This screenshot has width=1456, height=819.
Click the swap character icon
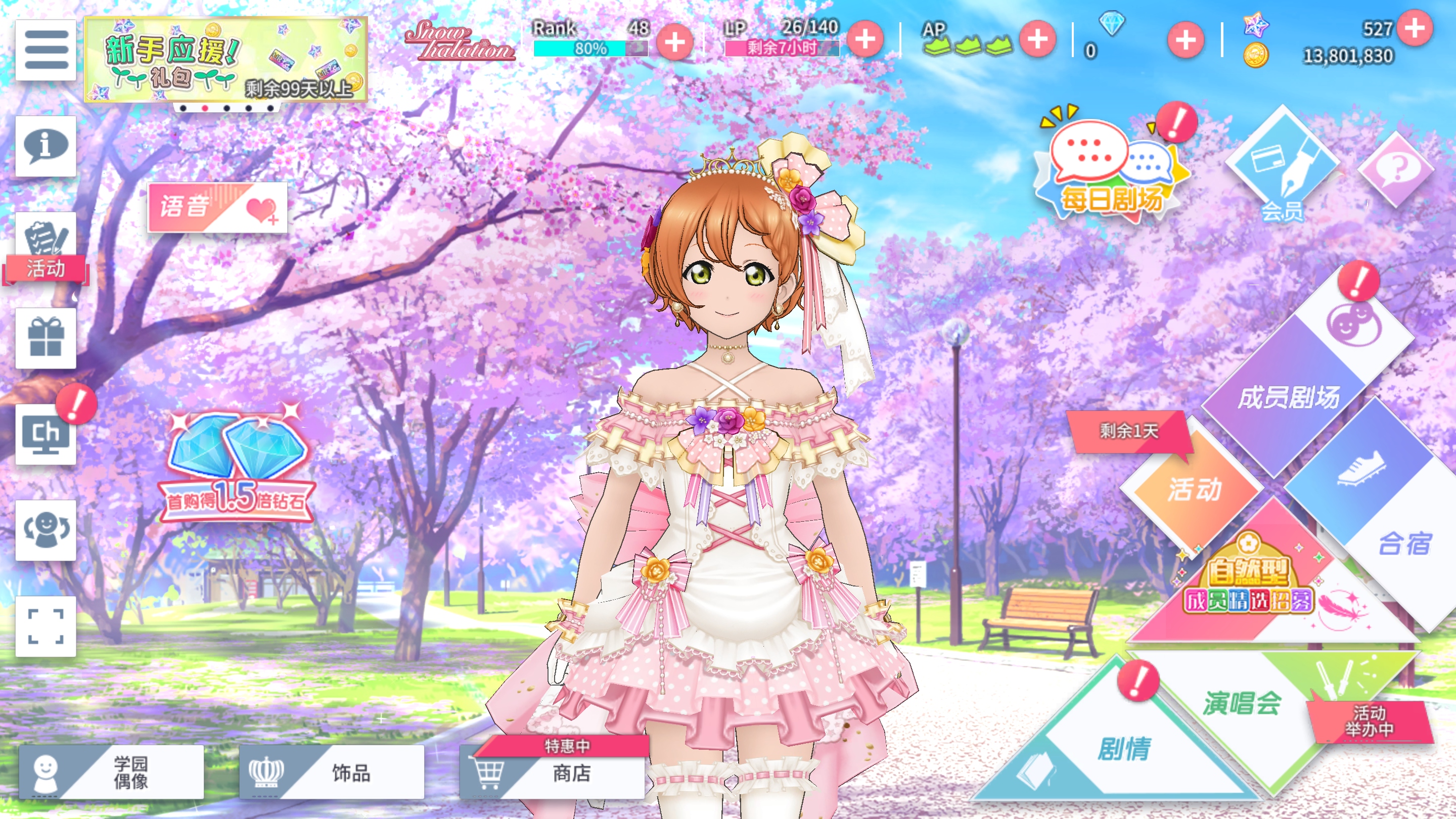46,530
